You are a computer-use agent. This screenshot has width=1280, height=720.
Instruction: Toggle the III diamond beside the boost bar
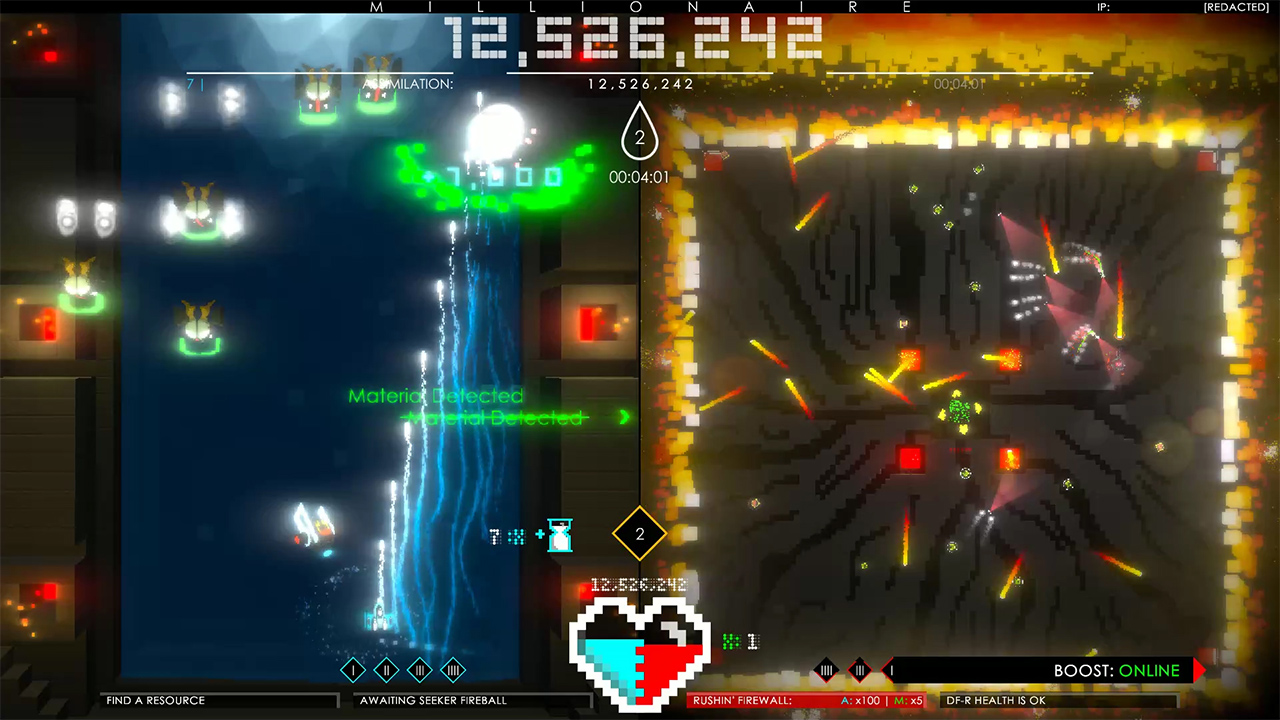[x=860, y=670]
